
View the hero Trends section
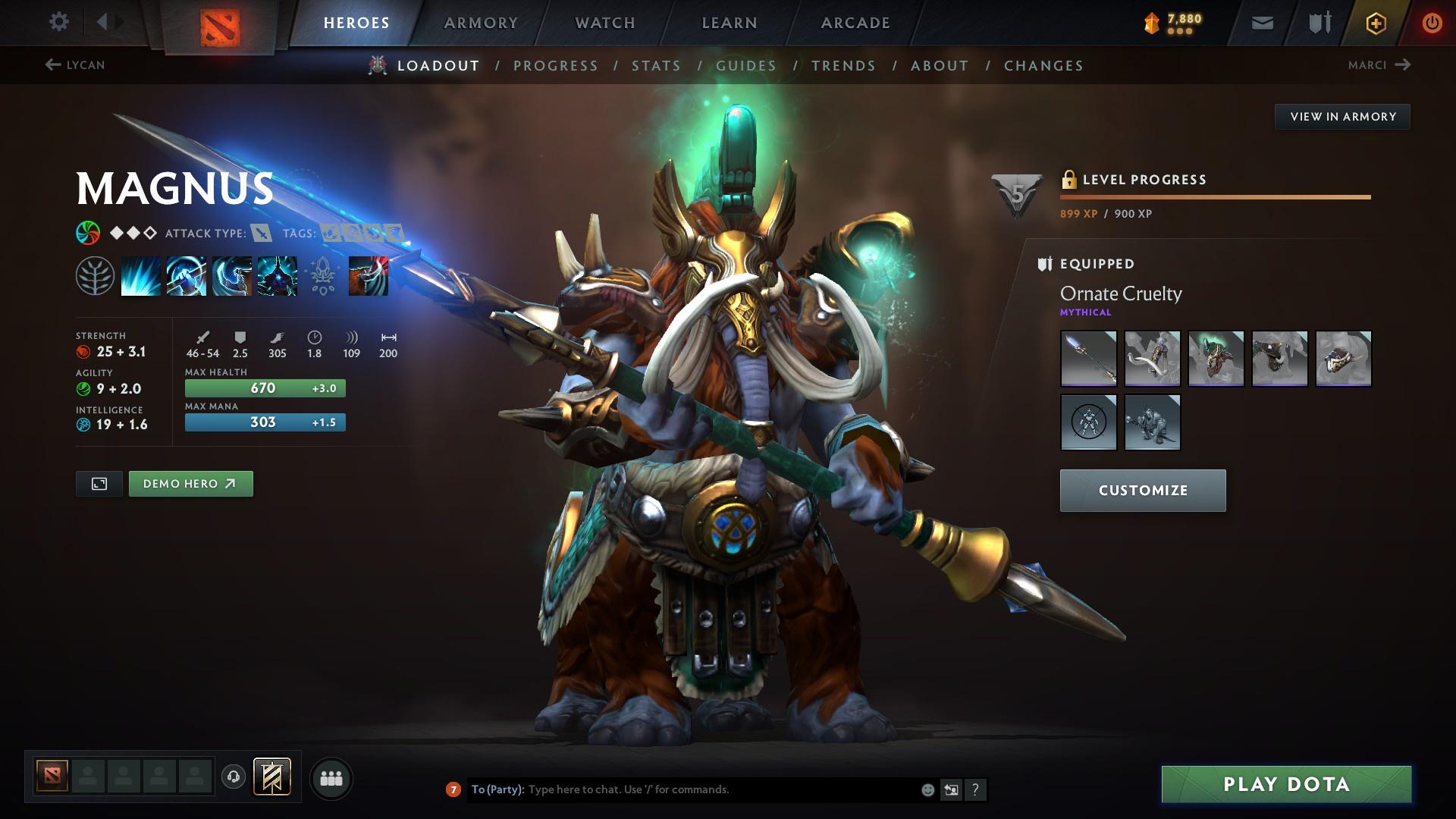[843, 66]
